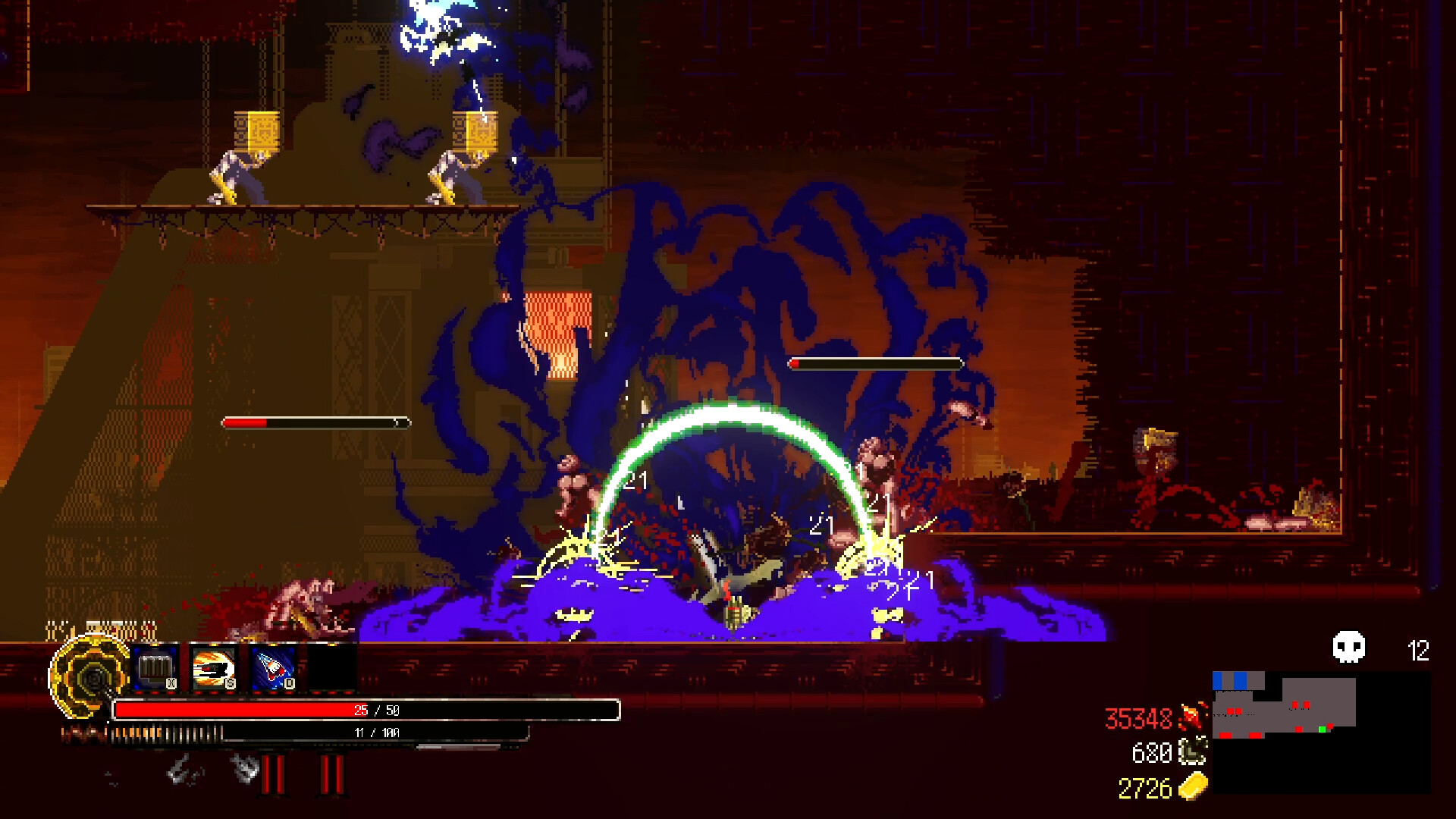Click the kill counter number 12

point(1417,651)
